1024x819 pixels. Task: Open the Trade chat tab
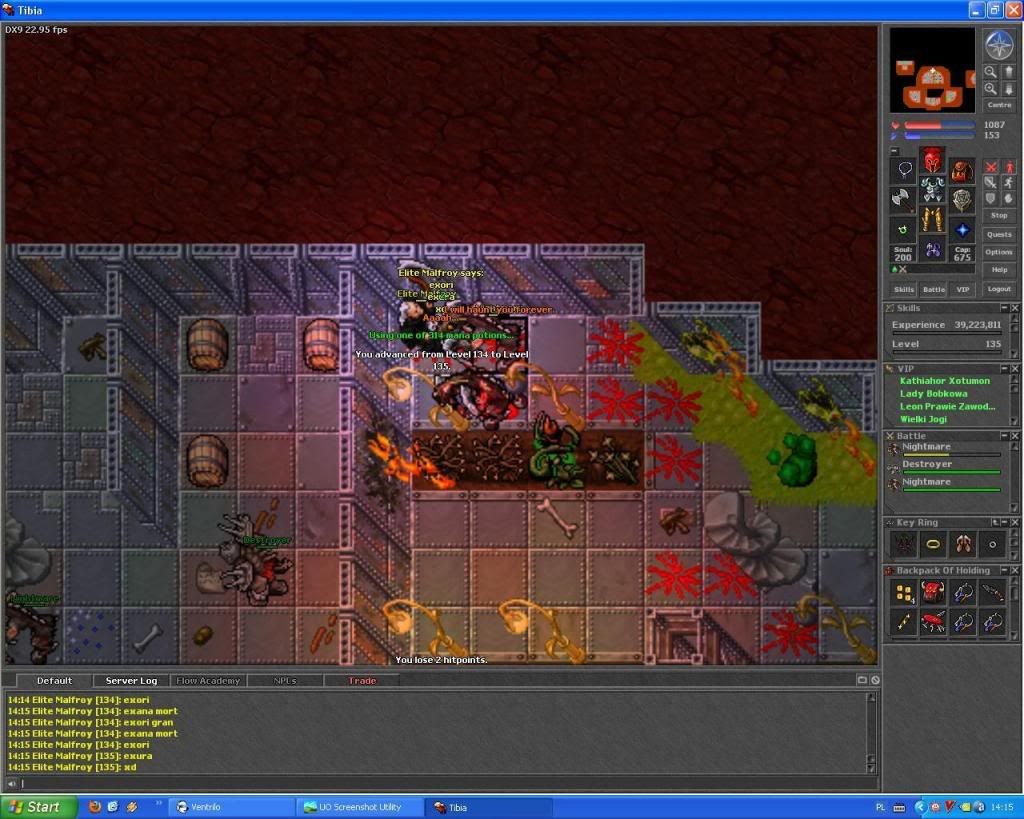pos(362,681)
